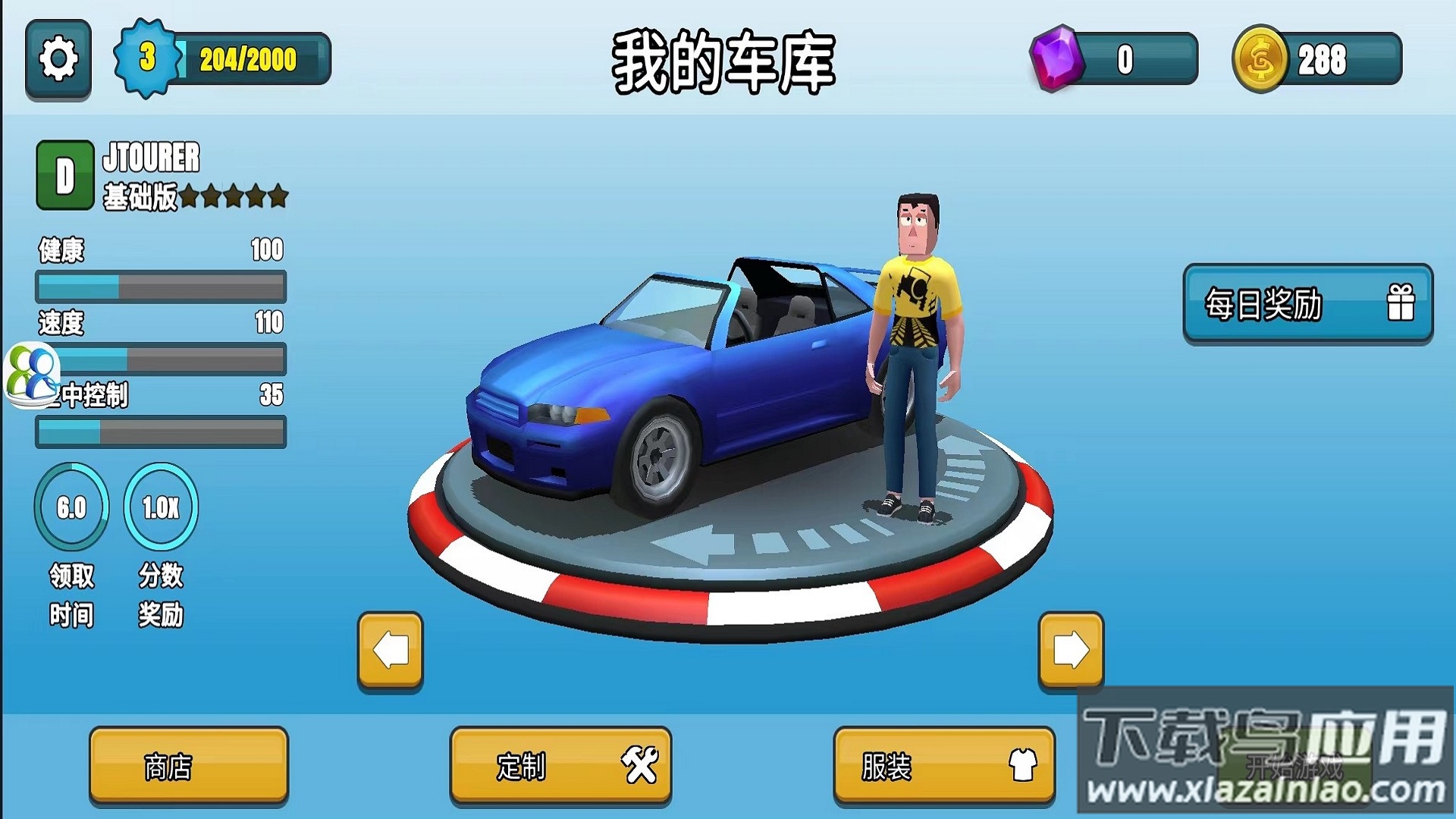Select the 1.0X 分数奖励 circle
The width and height of the screenshot is (1456, 819).
(x=161, y=507)
